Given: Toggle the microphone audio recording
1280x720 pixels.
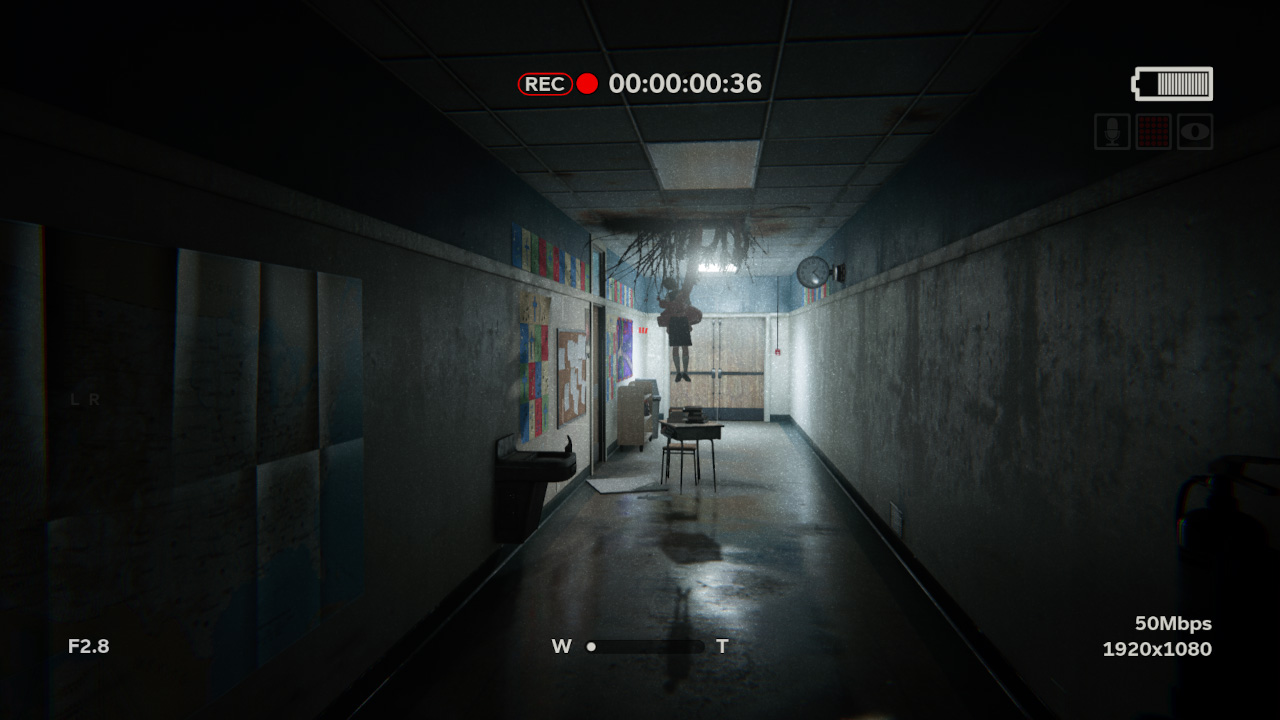Looking at the screenshot, I should [x=1113, y=132].
